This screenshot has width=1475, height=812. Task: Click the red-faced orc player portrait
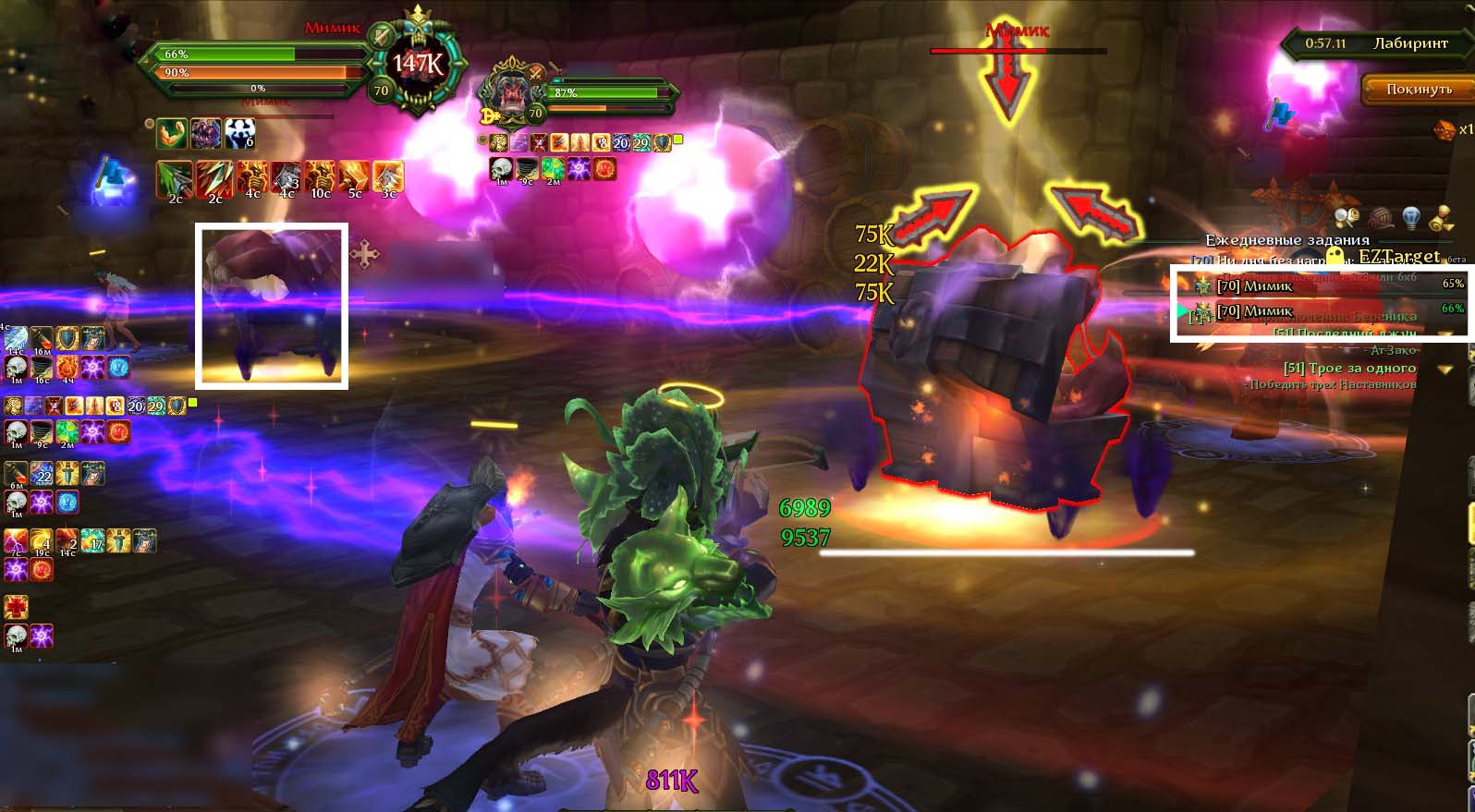point(511,92)
